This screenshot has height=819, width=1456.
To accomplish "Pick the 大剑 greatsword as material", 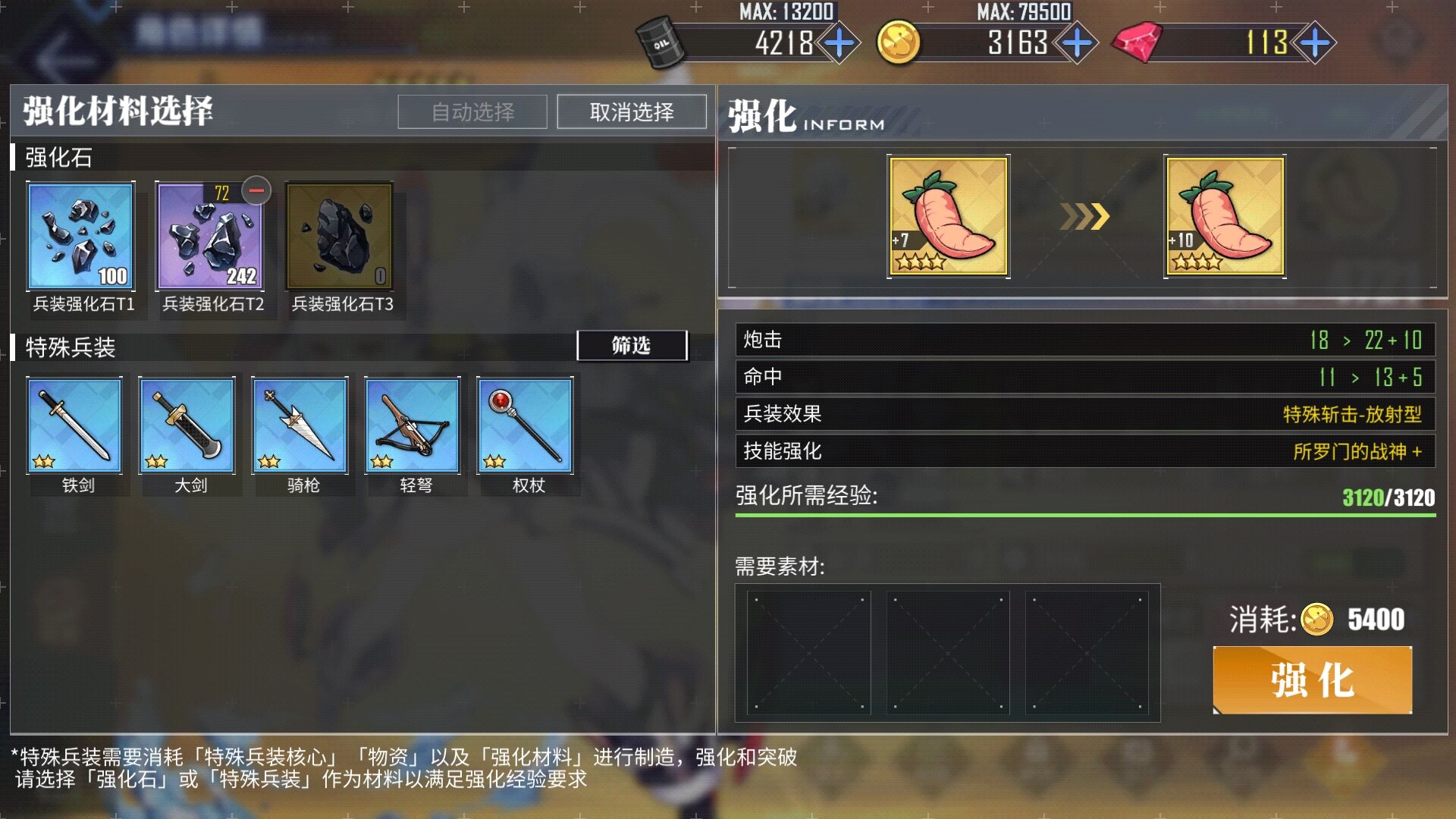I will [187, 425].
